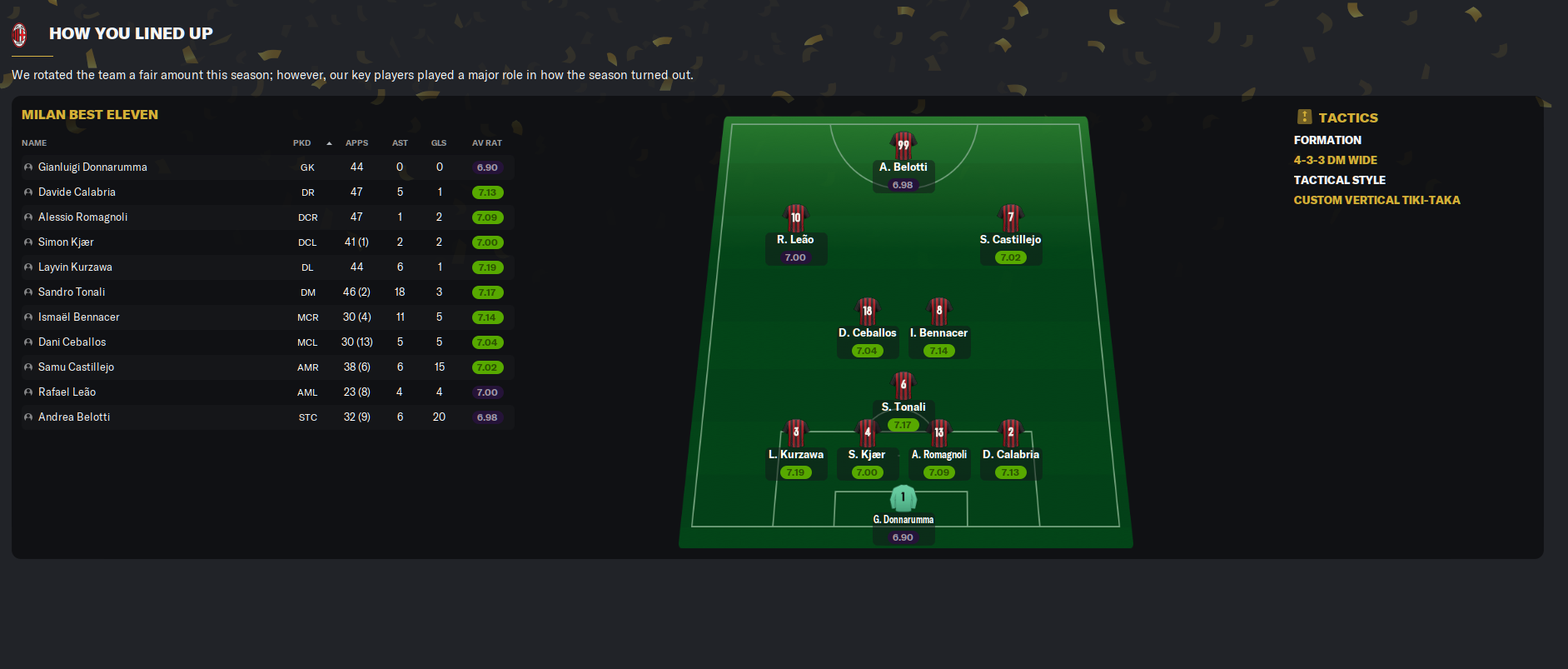Open Samu Castillejo's table entry
Image resolution: width=1568 pixels, height=669 pixels.
(x=76, y=367)
